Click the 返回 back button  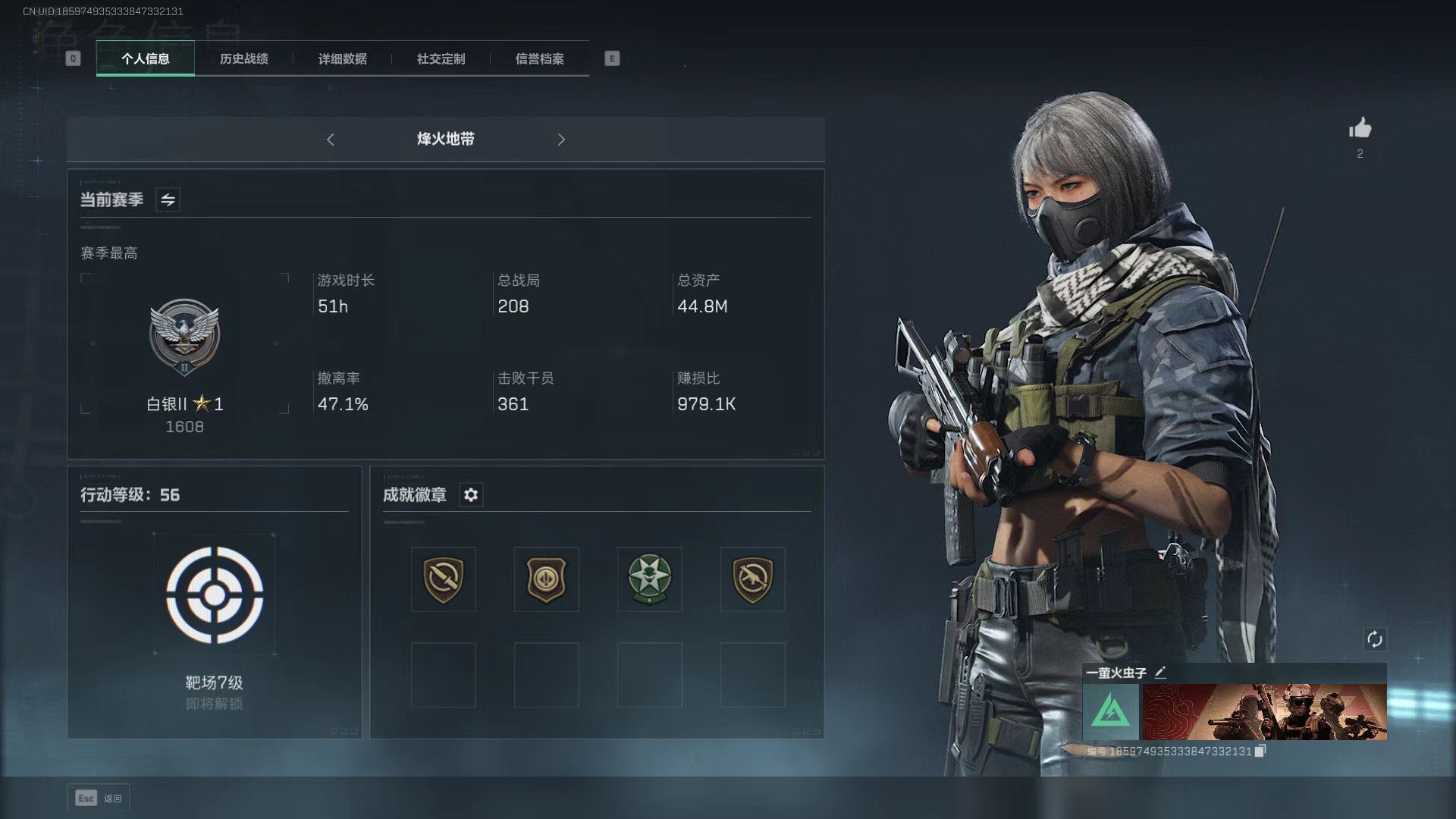click(x=99, y=798)
